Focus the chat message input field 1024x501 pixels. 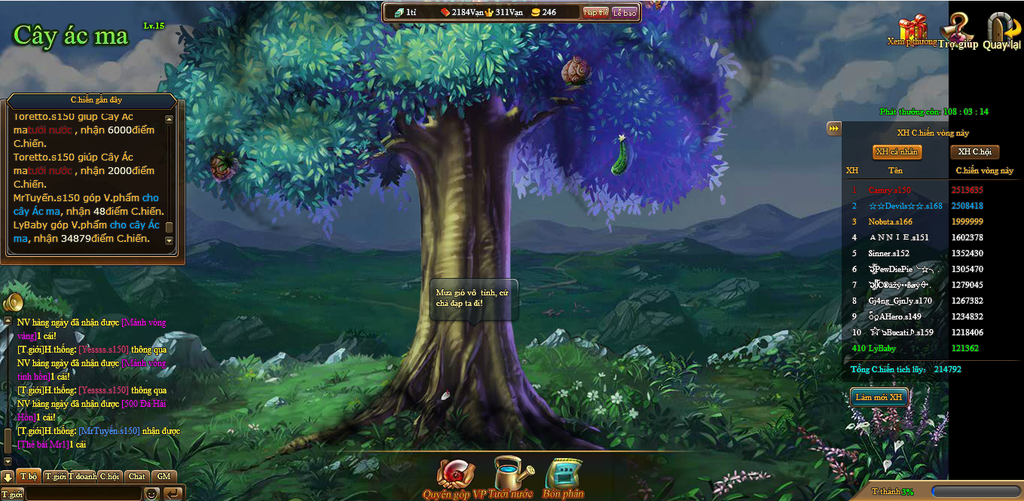(x=85, y=493)
